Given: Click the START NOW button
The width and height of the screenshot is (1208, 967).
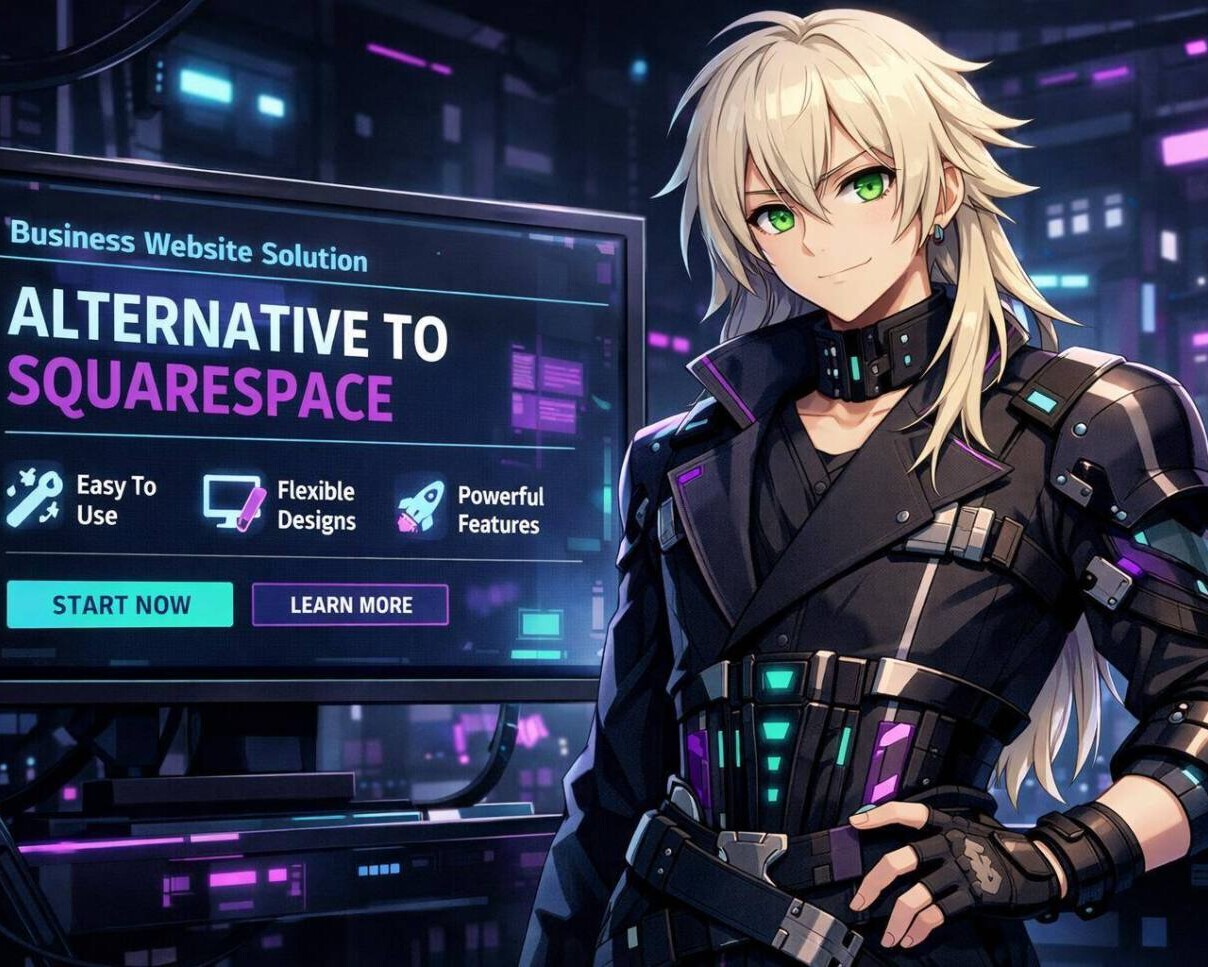Looking at the screenshot, I should pyautogui.click(x=120, y=605).
